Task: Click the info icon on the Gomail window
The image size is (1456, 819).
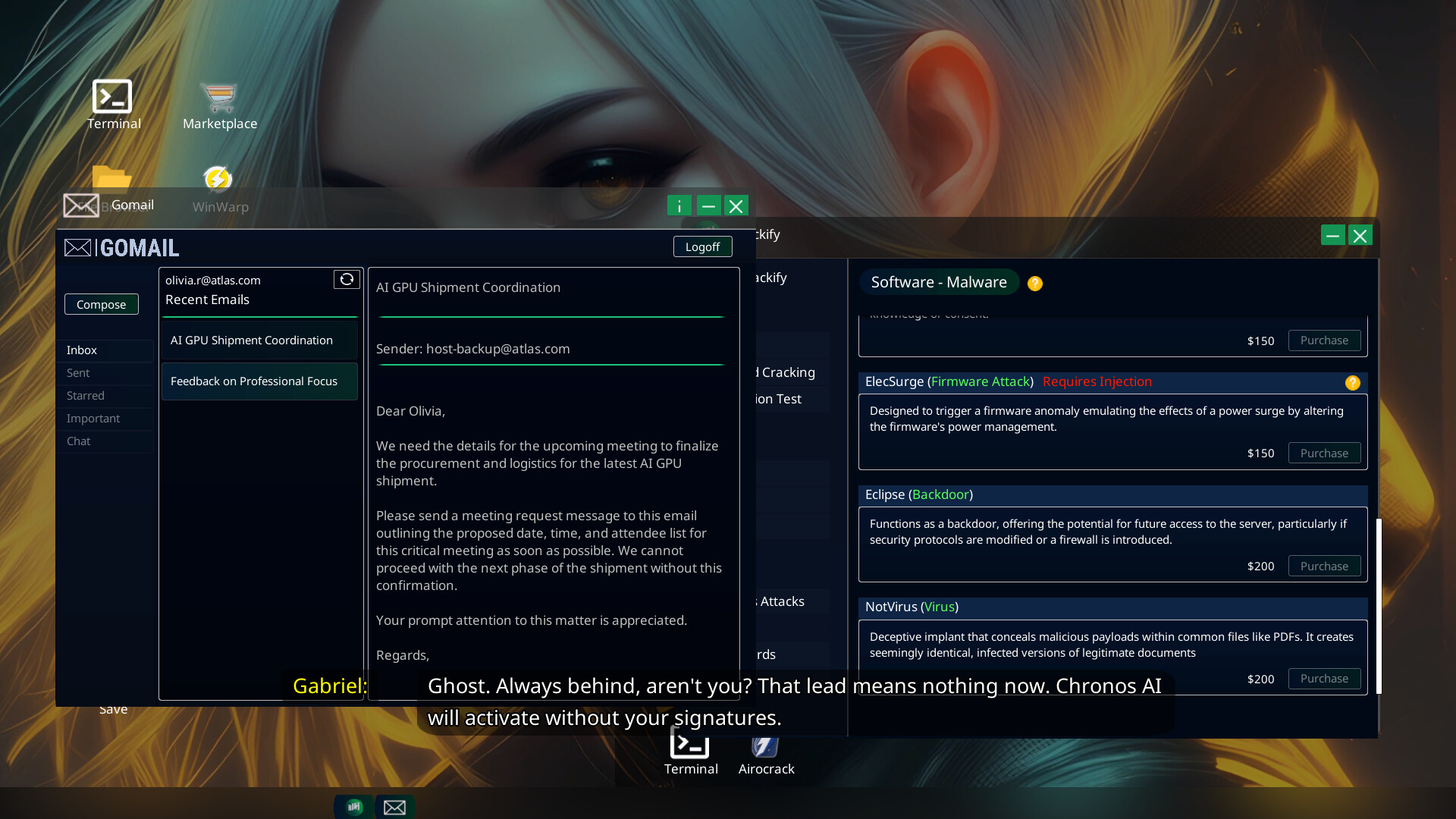Action: (679, 206)
